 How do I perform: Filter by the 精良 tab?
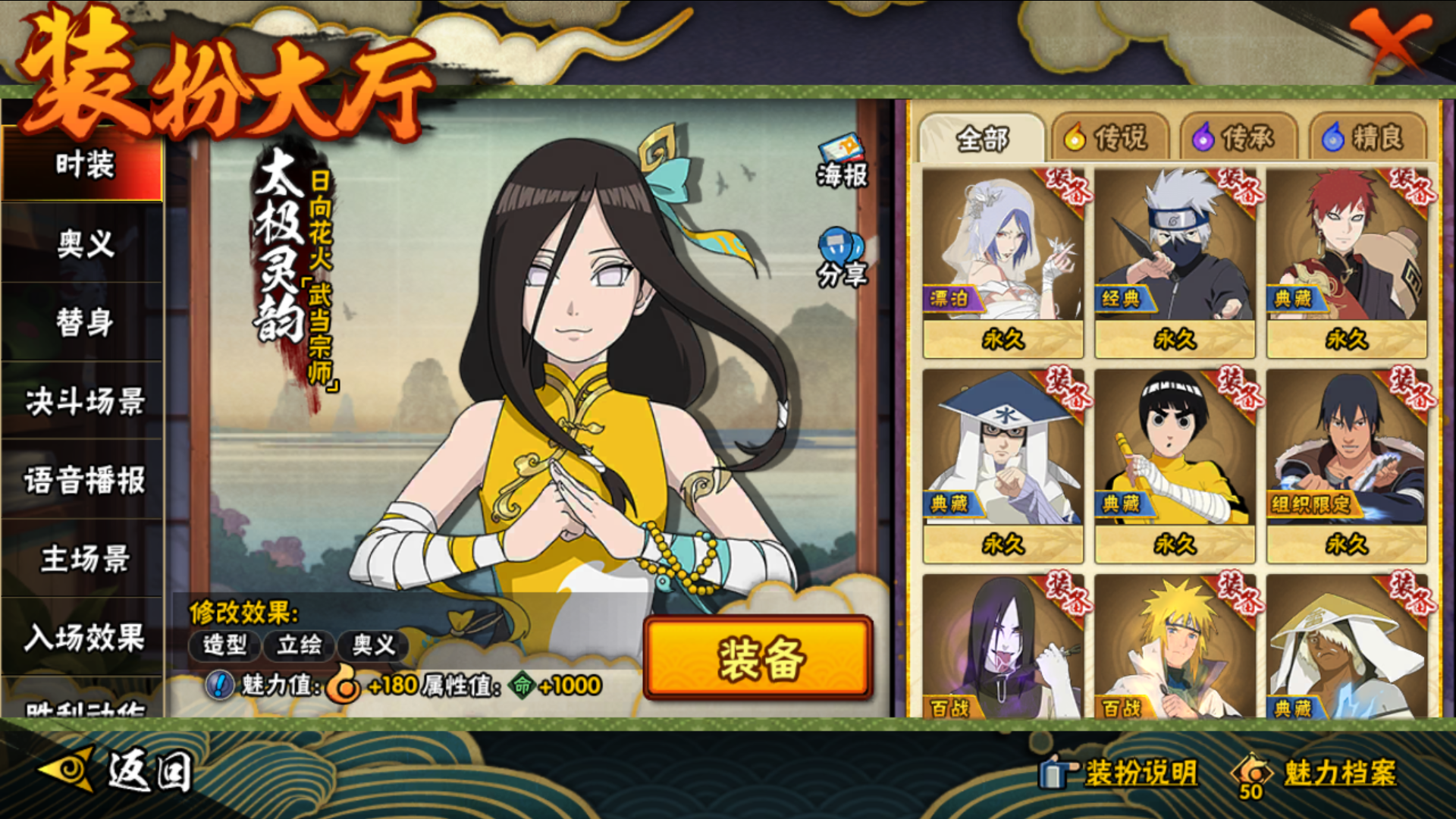point(1365,138)
